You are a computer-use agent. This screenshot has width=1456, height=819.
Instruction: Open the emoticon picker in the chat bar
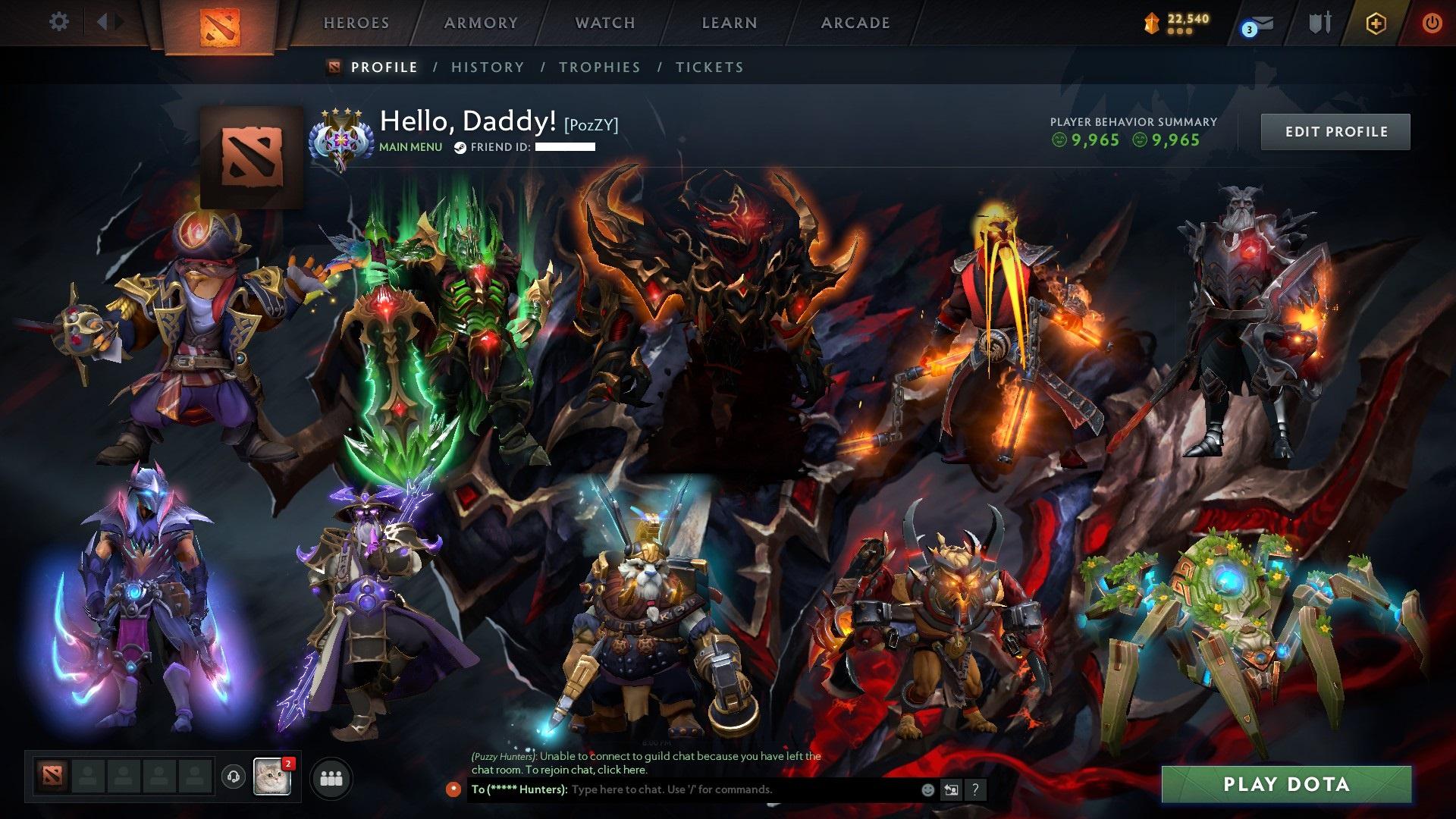pos(927,789)
